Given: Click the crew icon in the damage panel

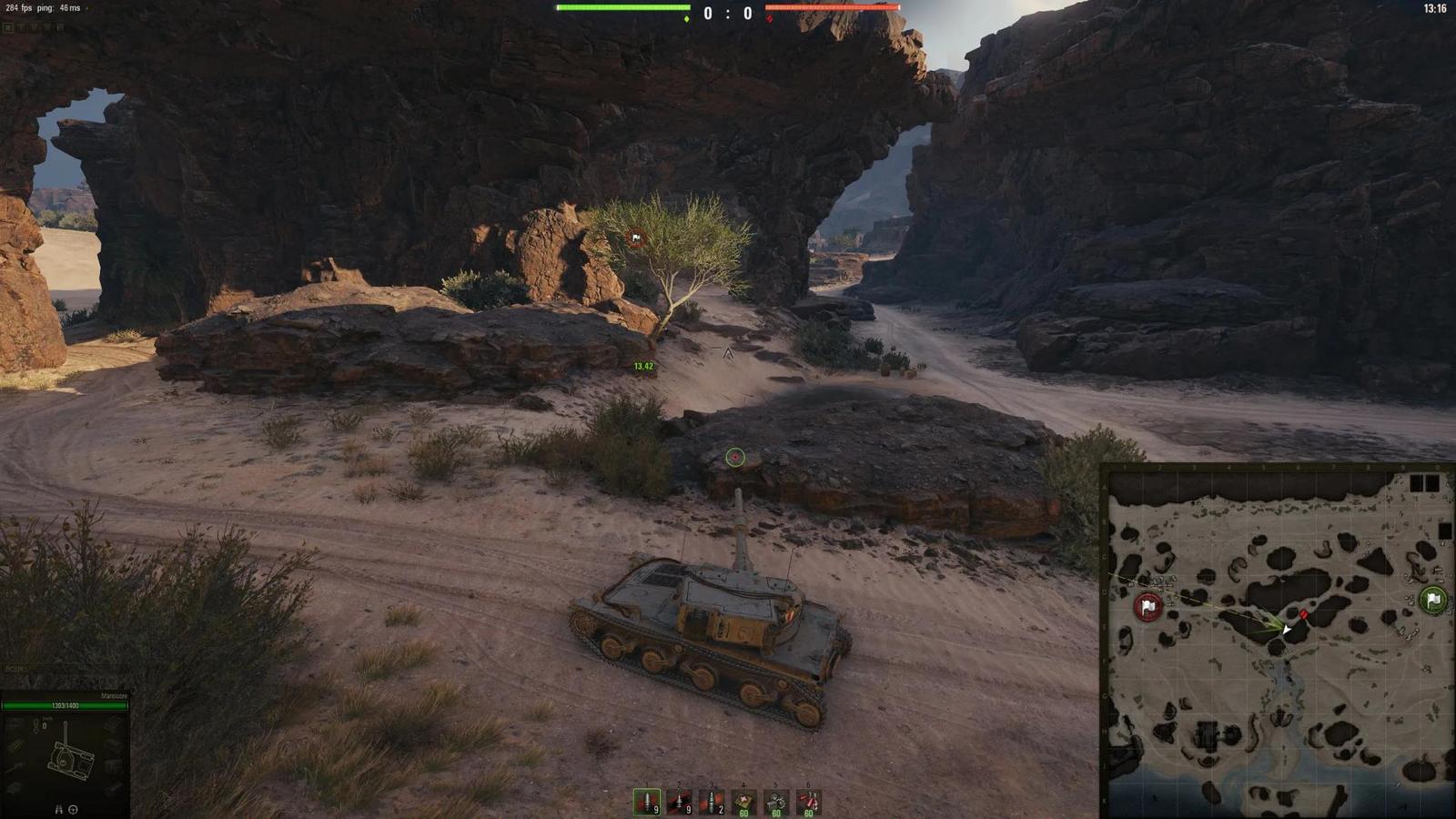Looking at the screenshot, I should 58,808.
